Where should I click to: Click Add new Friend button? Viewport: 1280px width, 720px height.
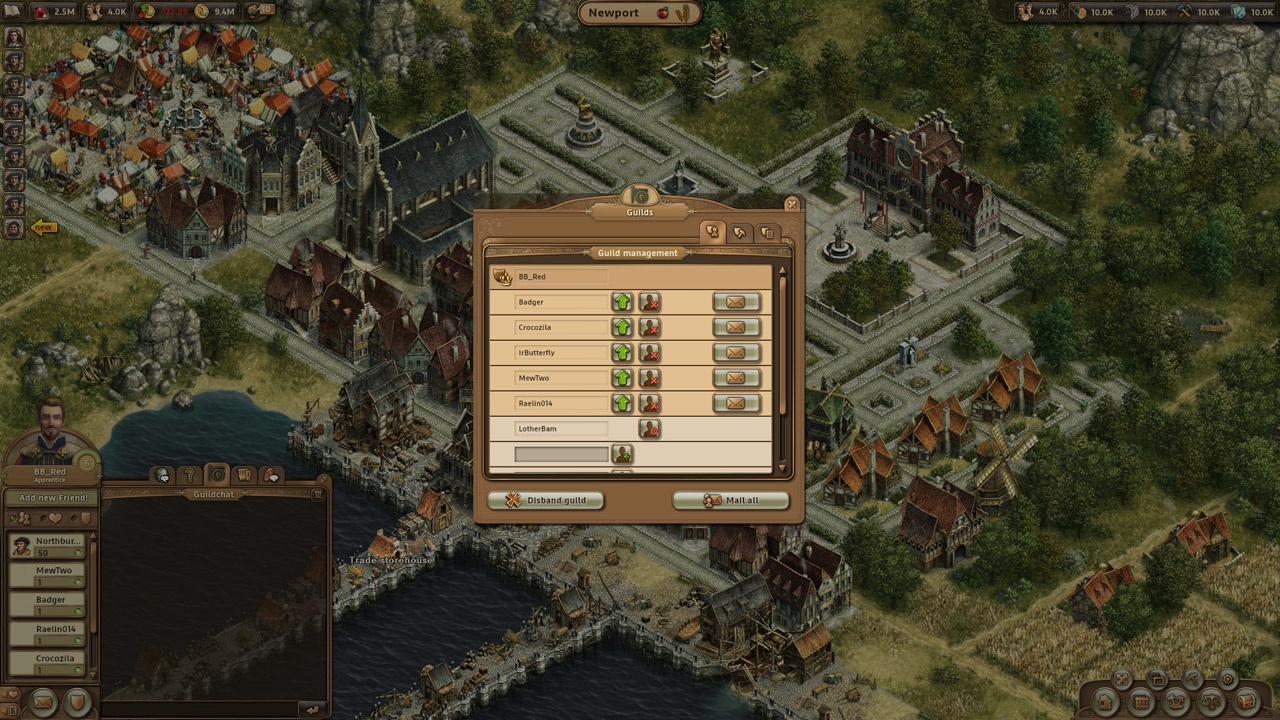51,497
